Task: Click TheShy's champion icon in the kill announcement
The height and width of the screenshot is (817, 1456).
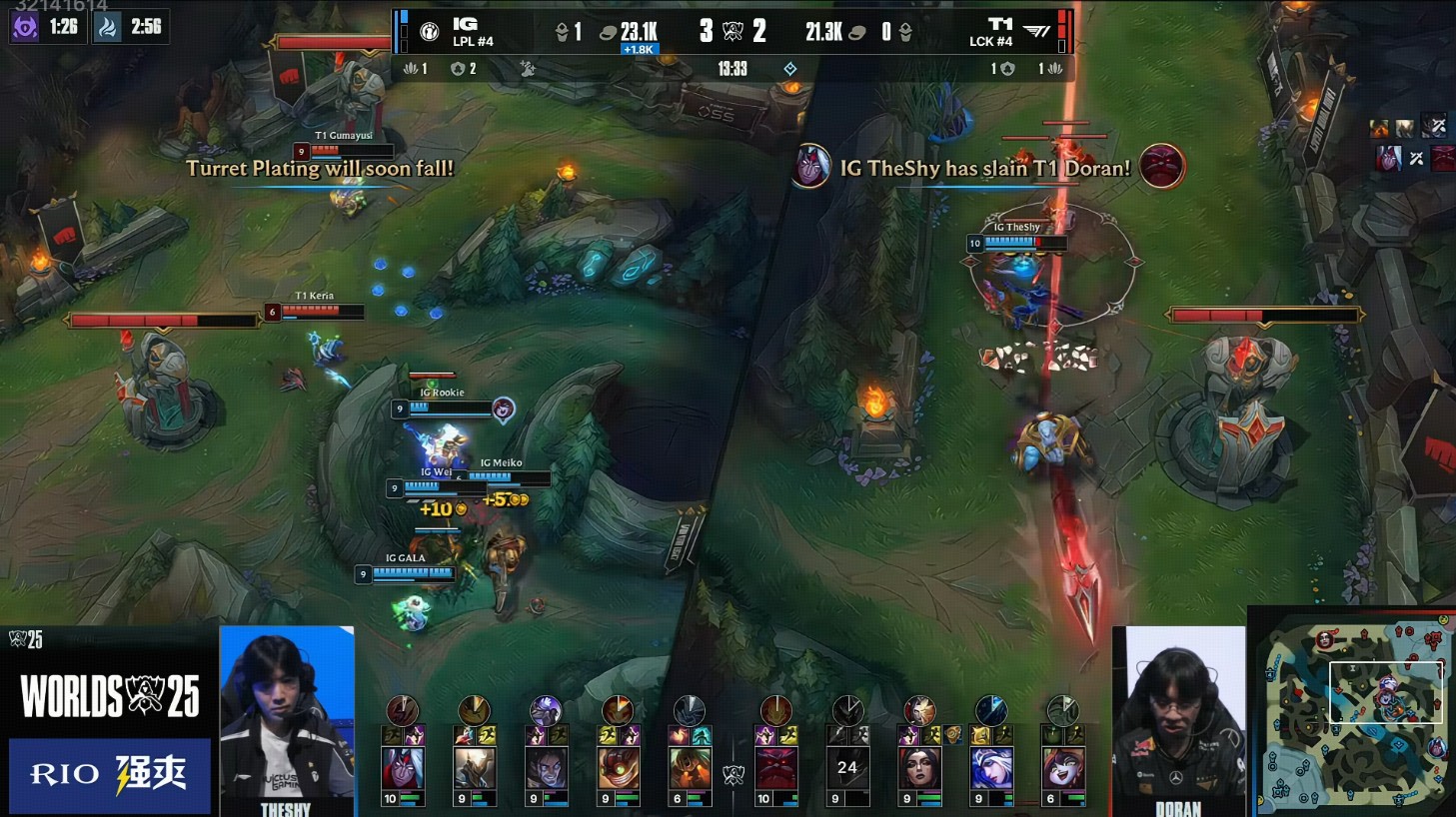Action: pyautogui.click(x=810, y=167)
